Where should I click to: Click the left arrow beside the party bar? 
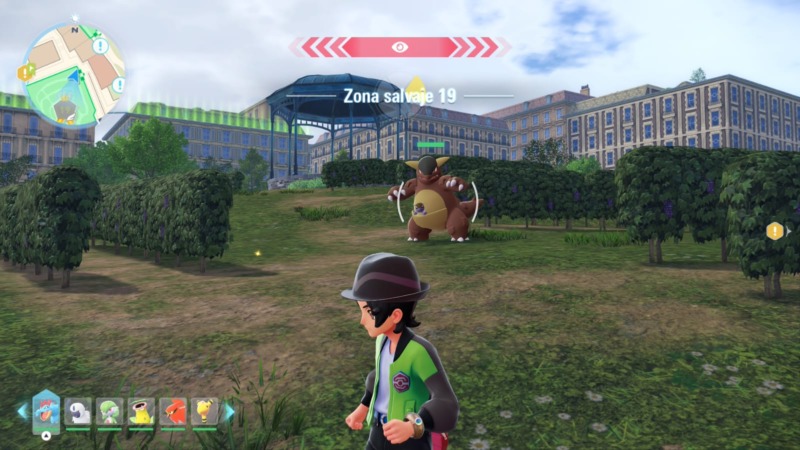coord(21,411)
